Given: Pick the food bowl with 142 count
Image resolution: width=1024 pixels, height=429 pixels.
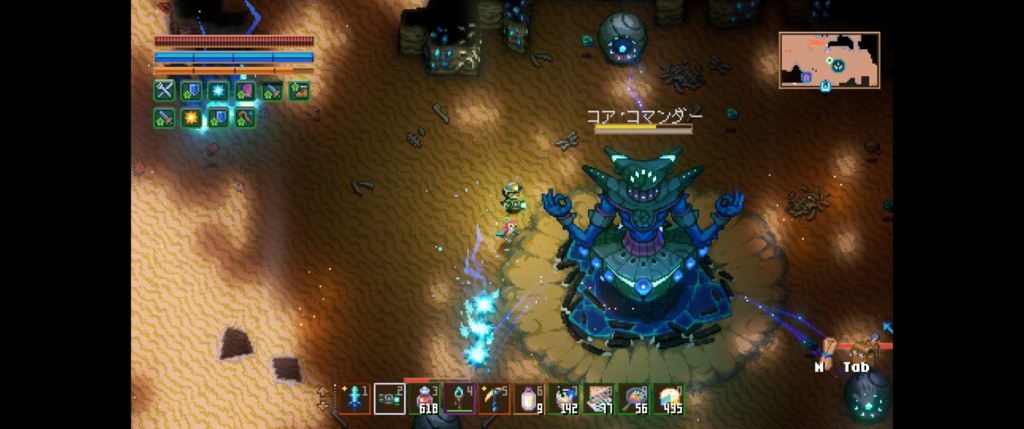Looking at the screenshot, I should pos(564,399).
